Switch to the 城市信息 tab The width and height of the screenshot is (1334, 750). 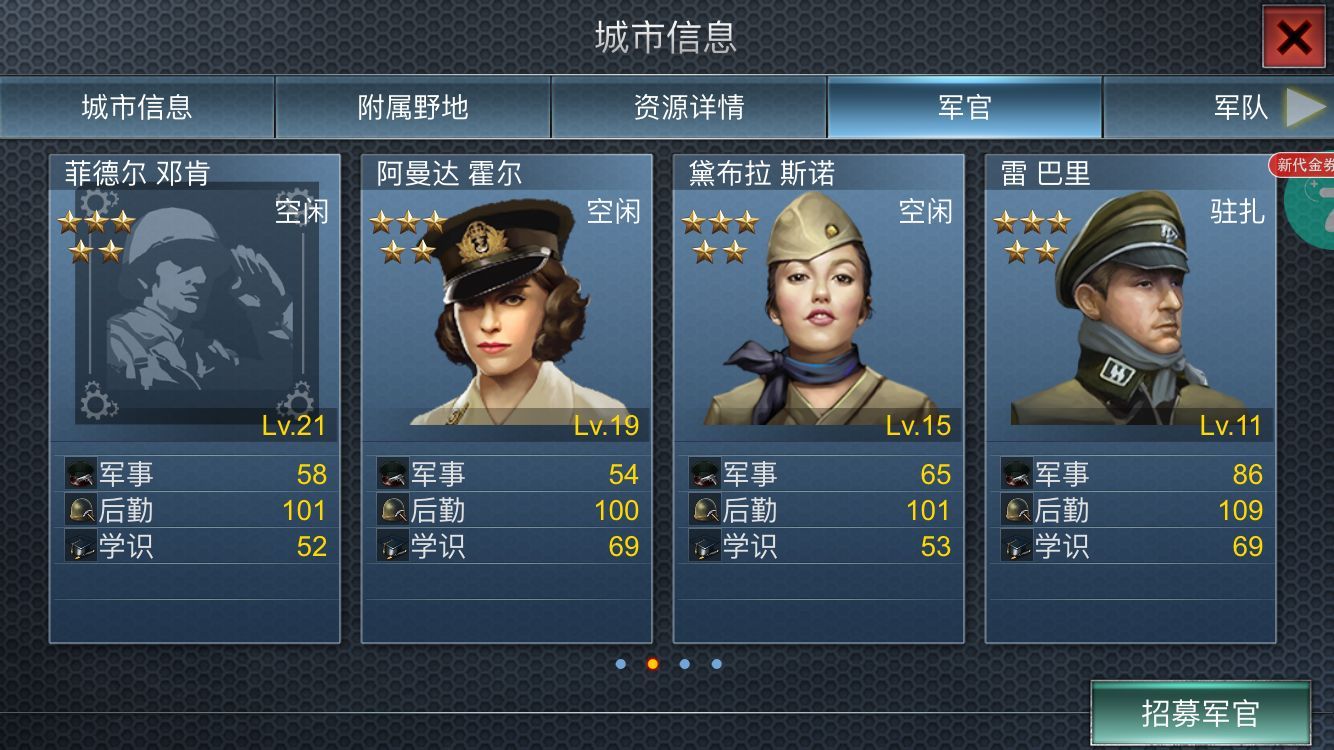[x=137, y=107]
